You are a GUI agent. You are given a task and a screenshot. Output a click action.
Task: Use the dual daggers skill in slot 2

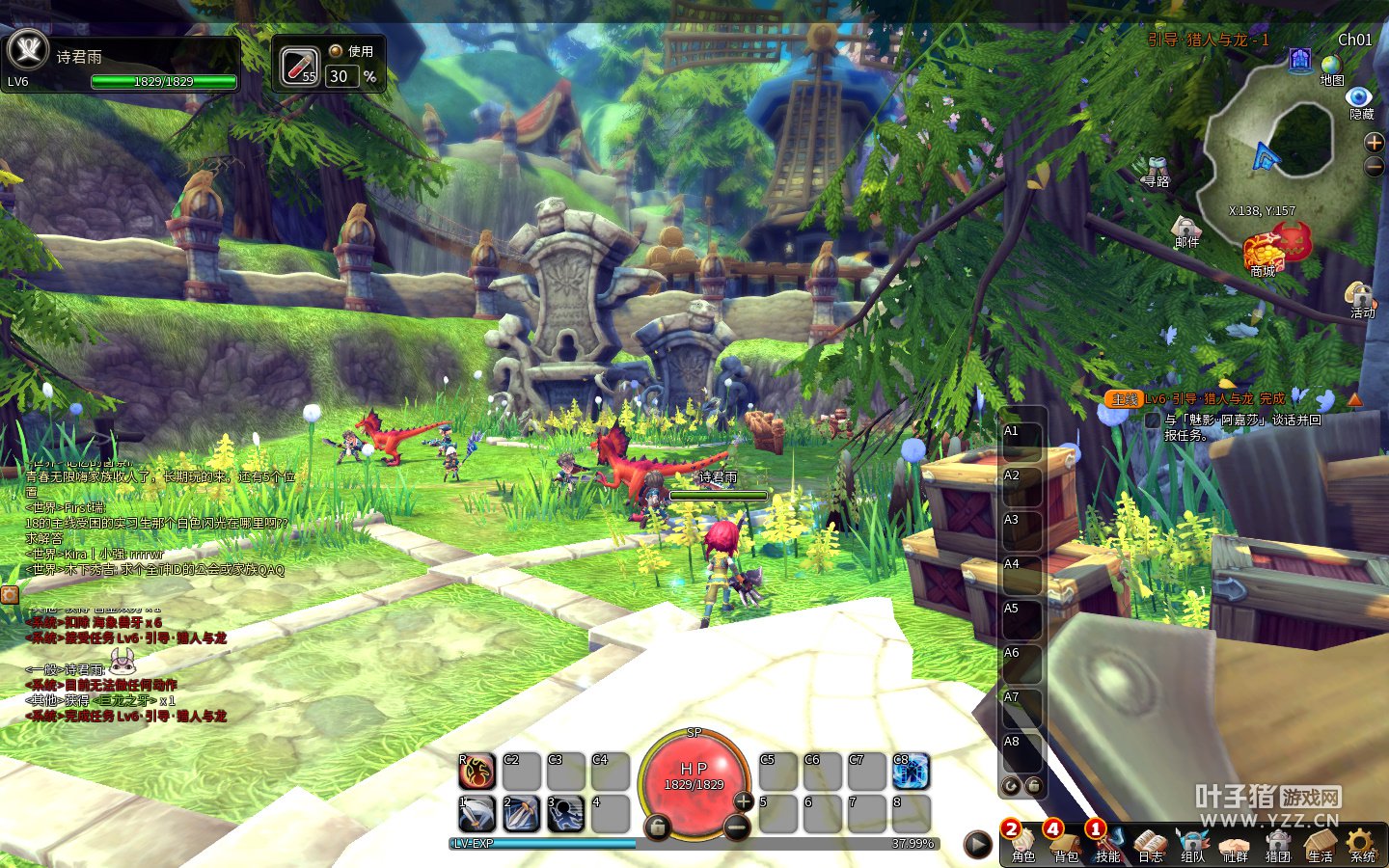click(x=521, y=813)
